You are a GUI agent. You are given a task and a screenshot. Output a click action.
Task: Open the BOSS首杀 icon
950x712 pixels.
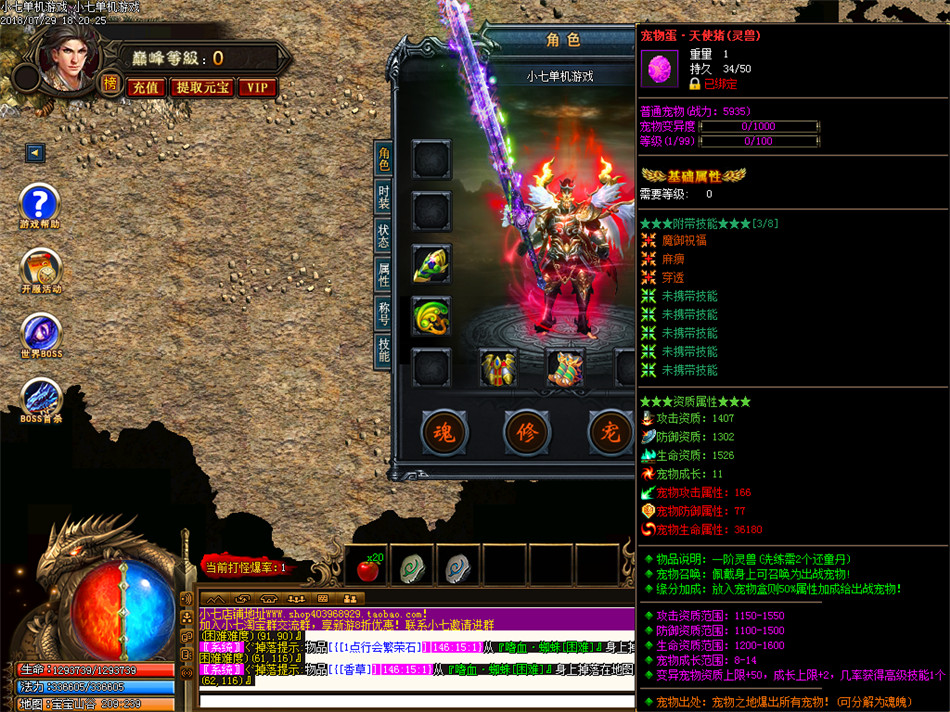tap(40, 398)
